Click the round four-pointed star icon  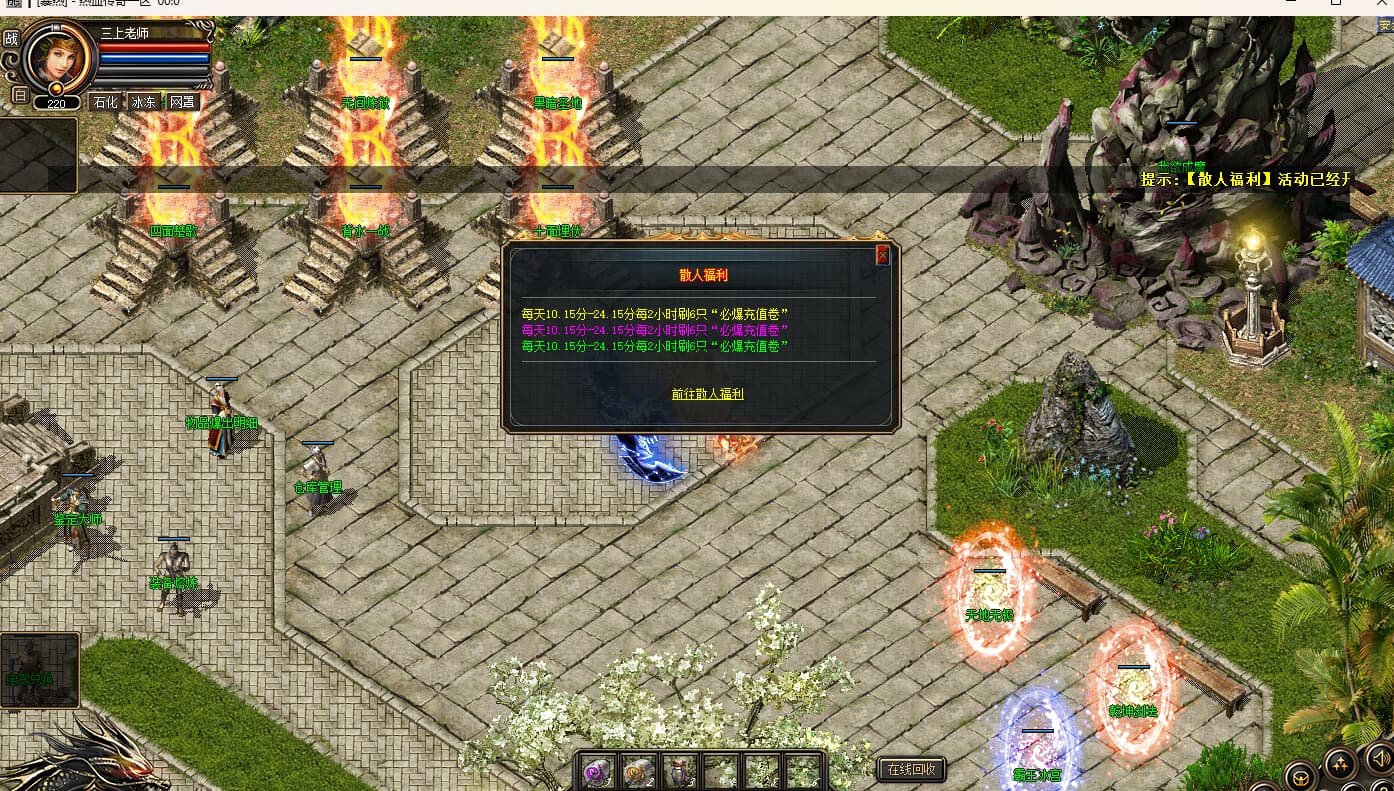[1340, 765]
